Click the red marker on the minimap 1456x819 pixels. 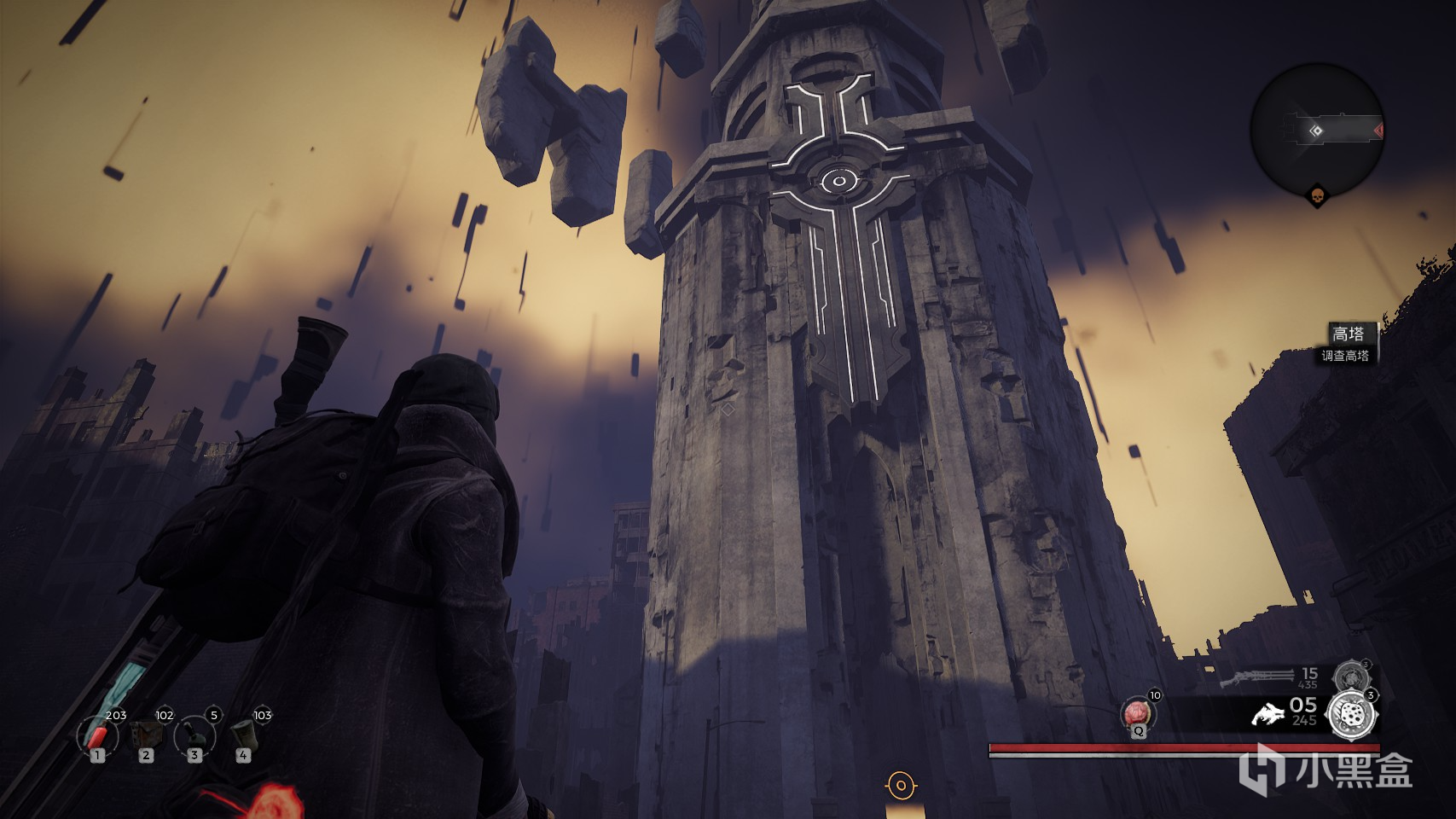[1378, 131]
